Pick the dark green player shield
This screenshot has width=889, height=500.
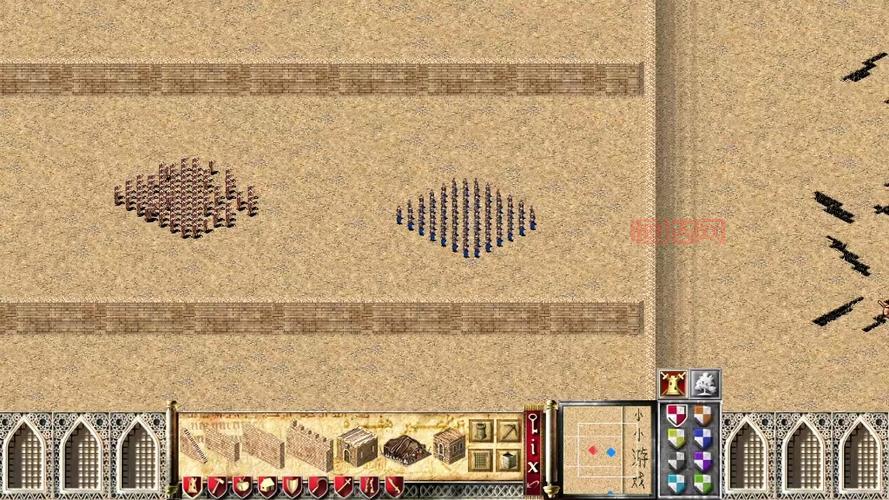pos(703,484)
